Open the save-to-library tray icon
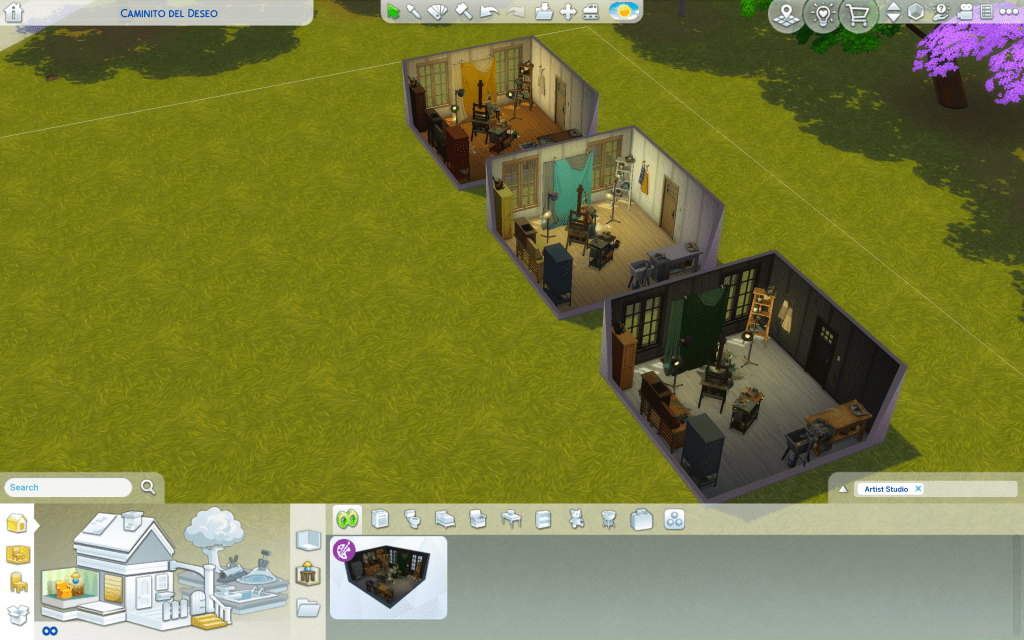Image resolution: width=1024 pixels, height=640 pixels. (543, 12)
